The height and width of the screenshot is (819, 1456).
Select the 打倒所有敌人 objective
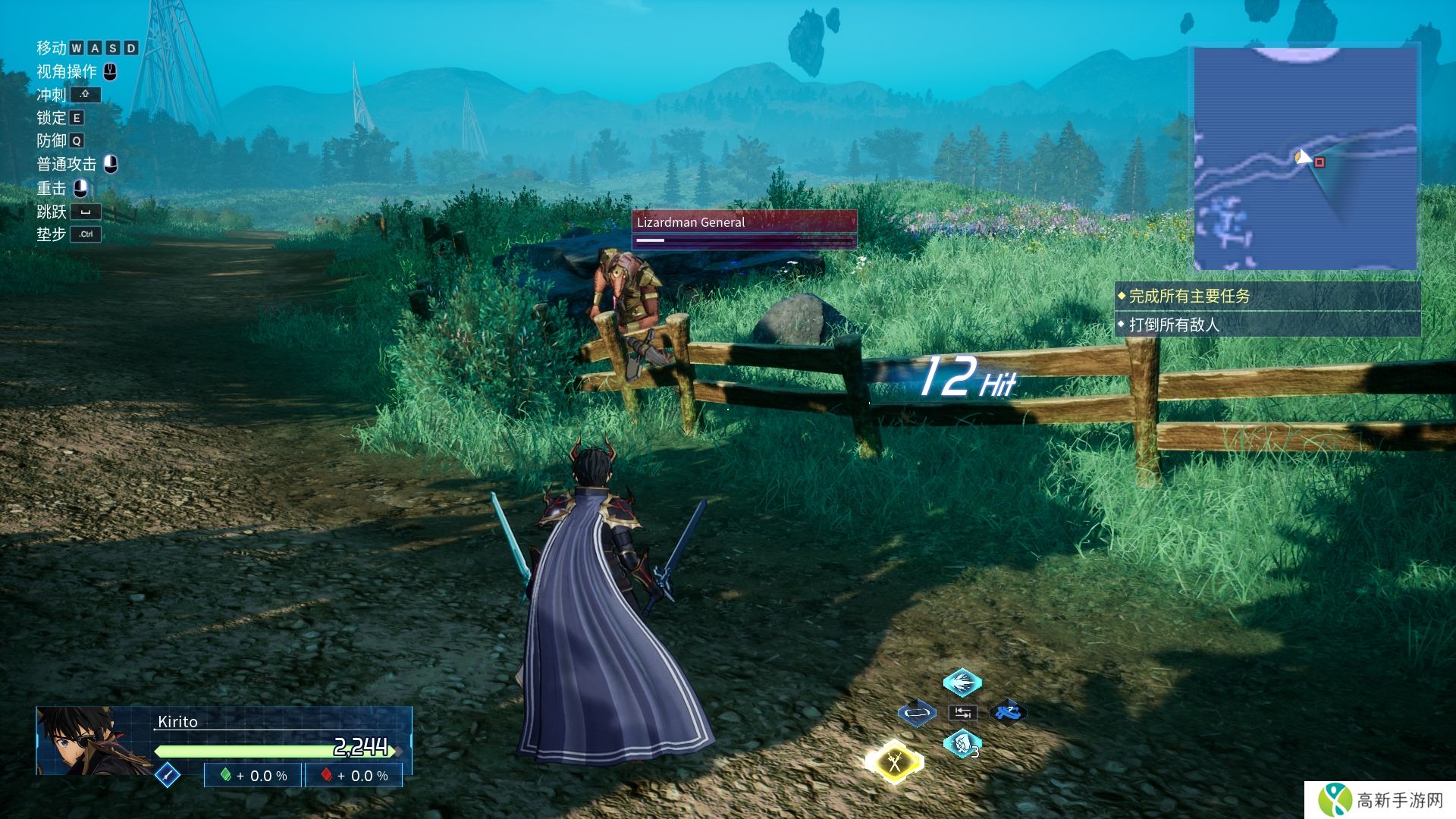pos(1266,325)
